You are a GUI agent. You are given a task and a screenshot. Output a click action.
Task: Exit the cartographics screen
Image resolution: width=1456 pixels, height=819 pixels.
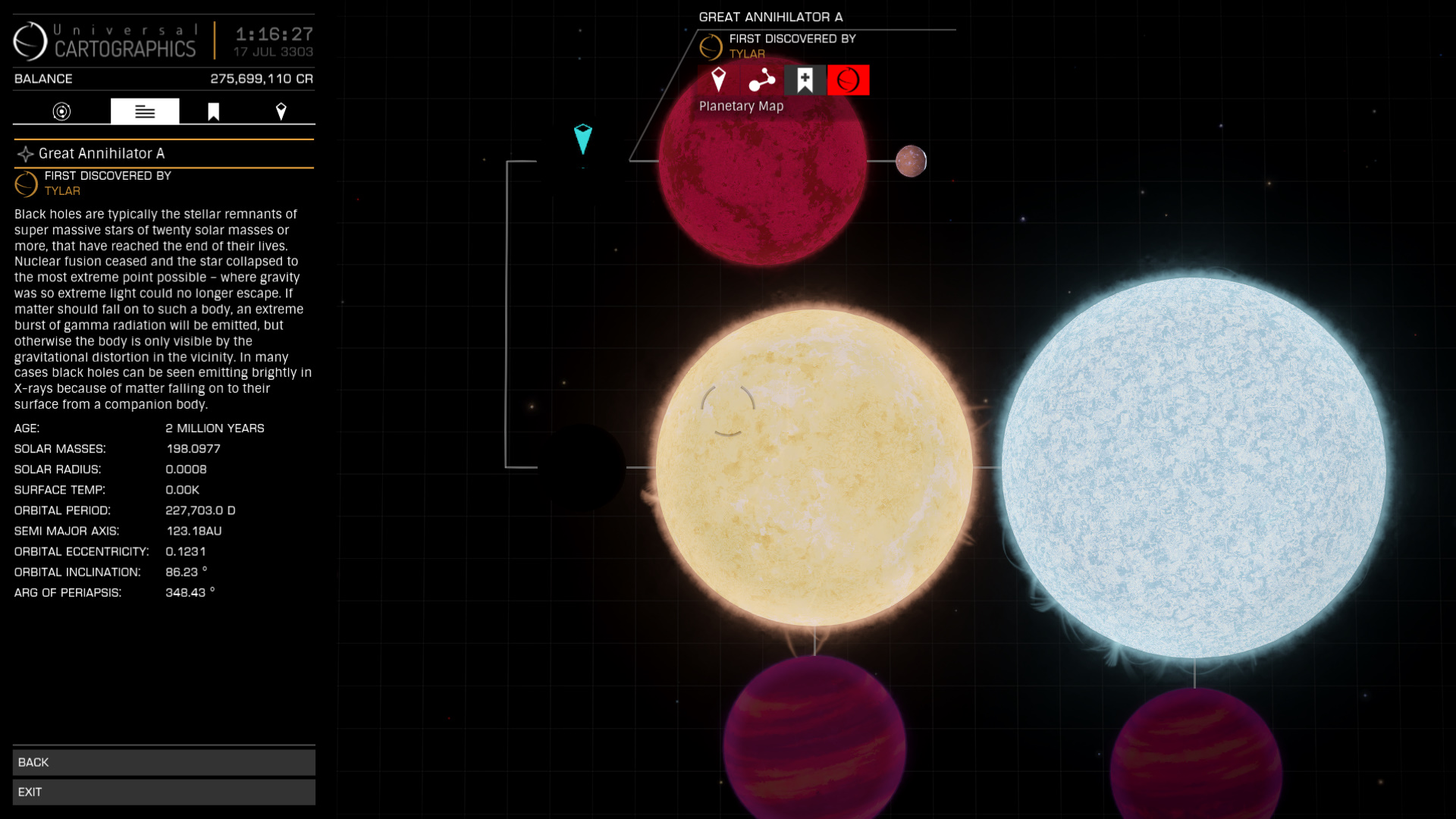point(164,792)
